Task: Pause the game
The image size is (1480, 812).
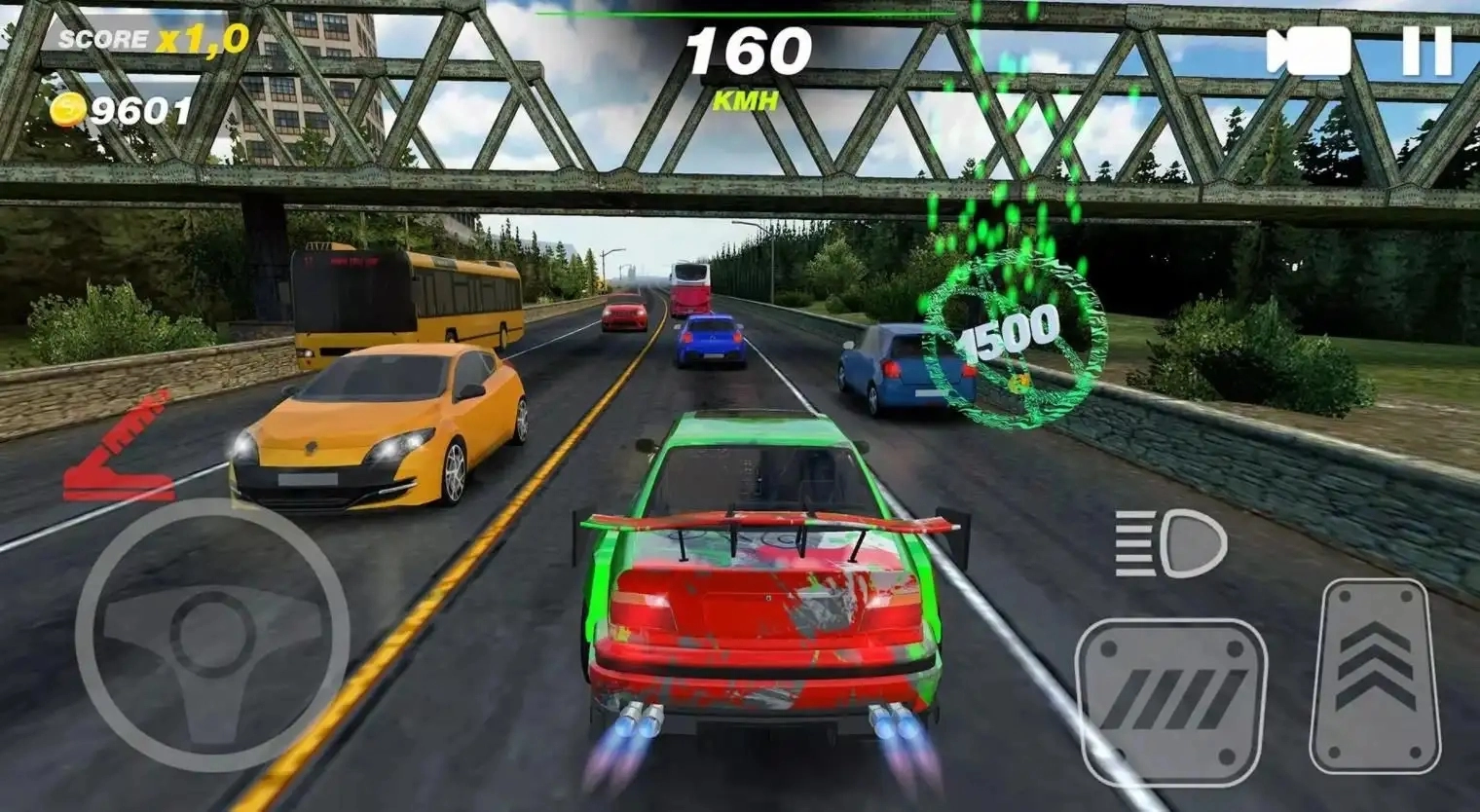Action: tap(1426, 51)
